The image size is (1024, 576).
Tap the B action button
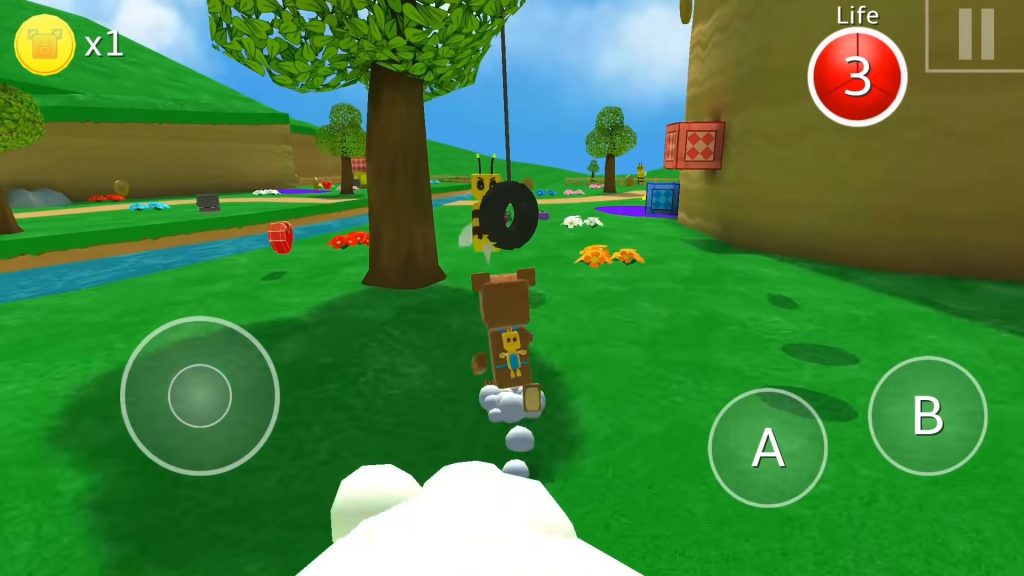click(x=927, y=416)
